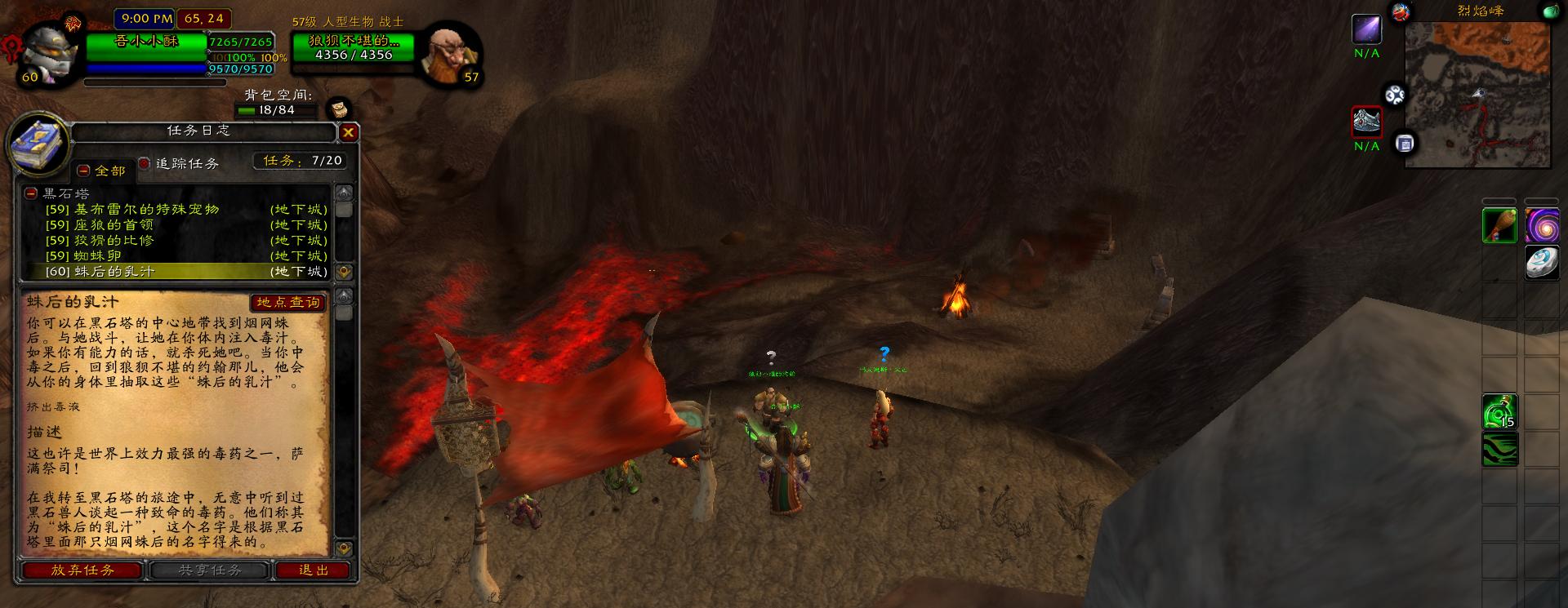The width and height of the screenshot is (1568, 608).
Task: Select quest 座狼的首领
Action: pyautogui.click(x=113, y=225)
